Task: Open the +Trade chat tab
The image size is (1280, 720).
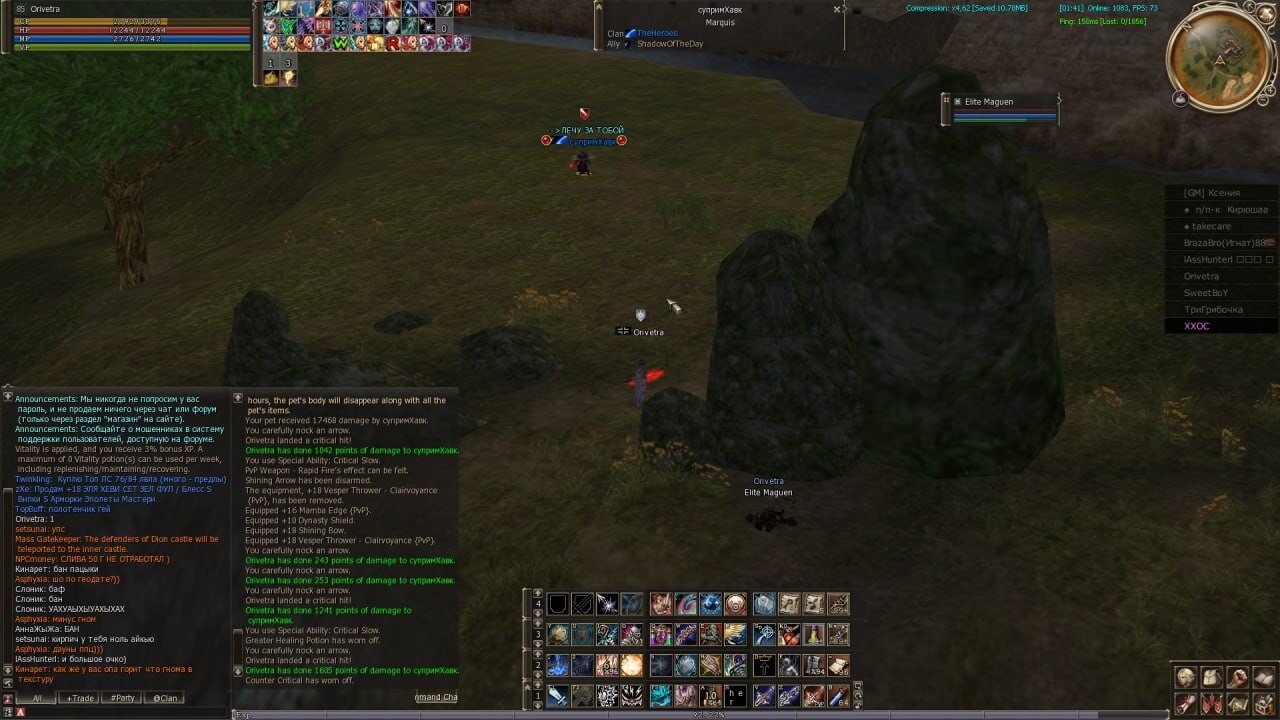Action: pos(80,698)
